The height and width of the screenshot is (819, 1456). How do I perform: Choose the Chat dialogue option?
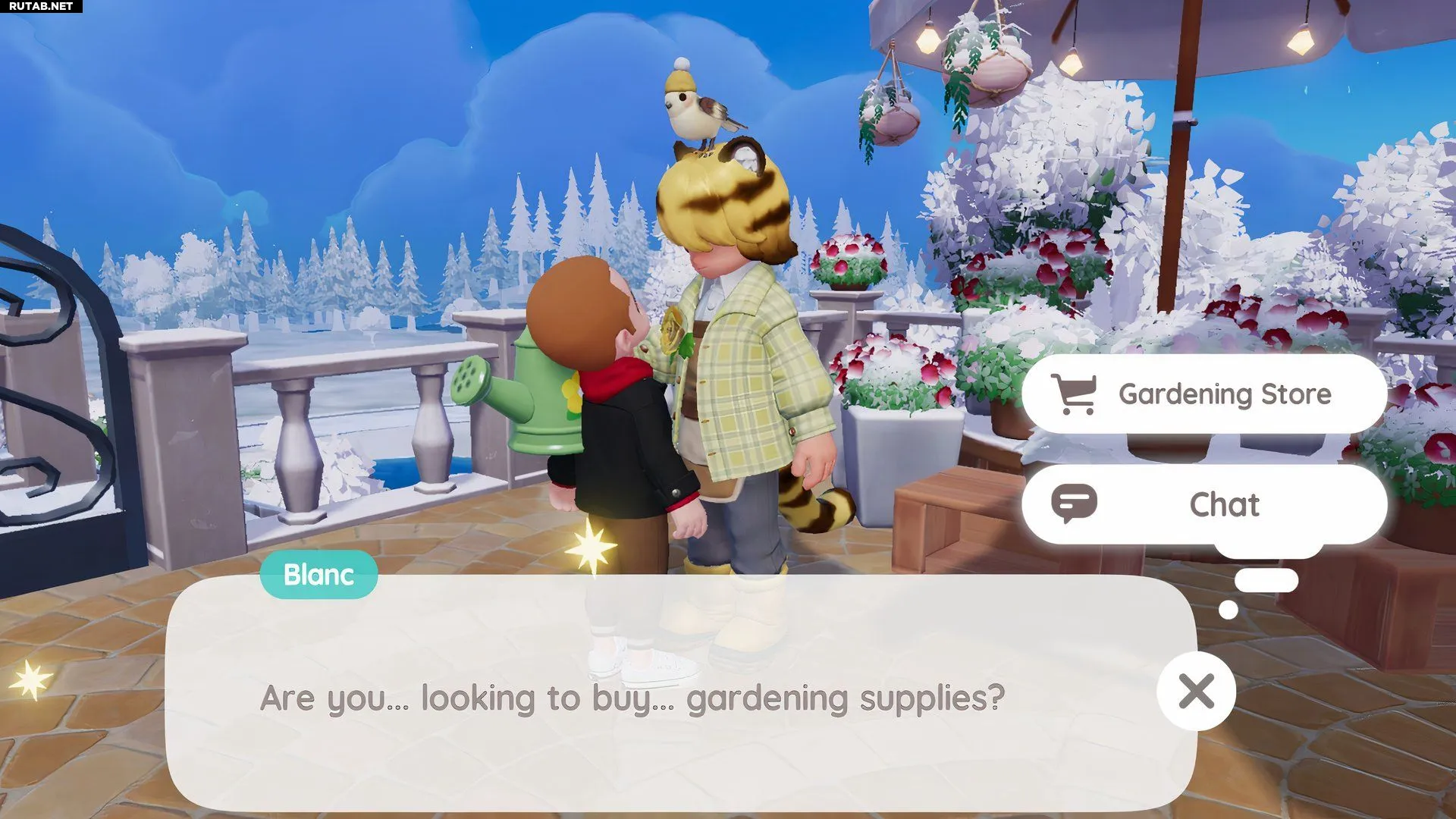pos(1204,504)
